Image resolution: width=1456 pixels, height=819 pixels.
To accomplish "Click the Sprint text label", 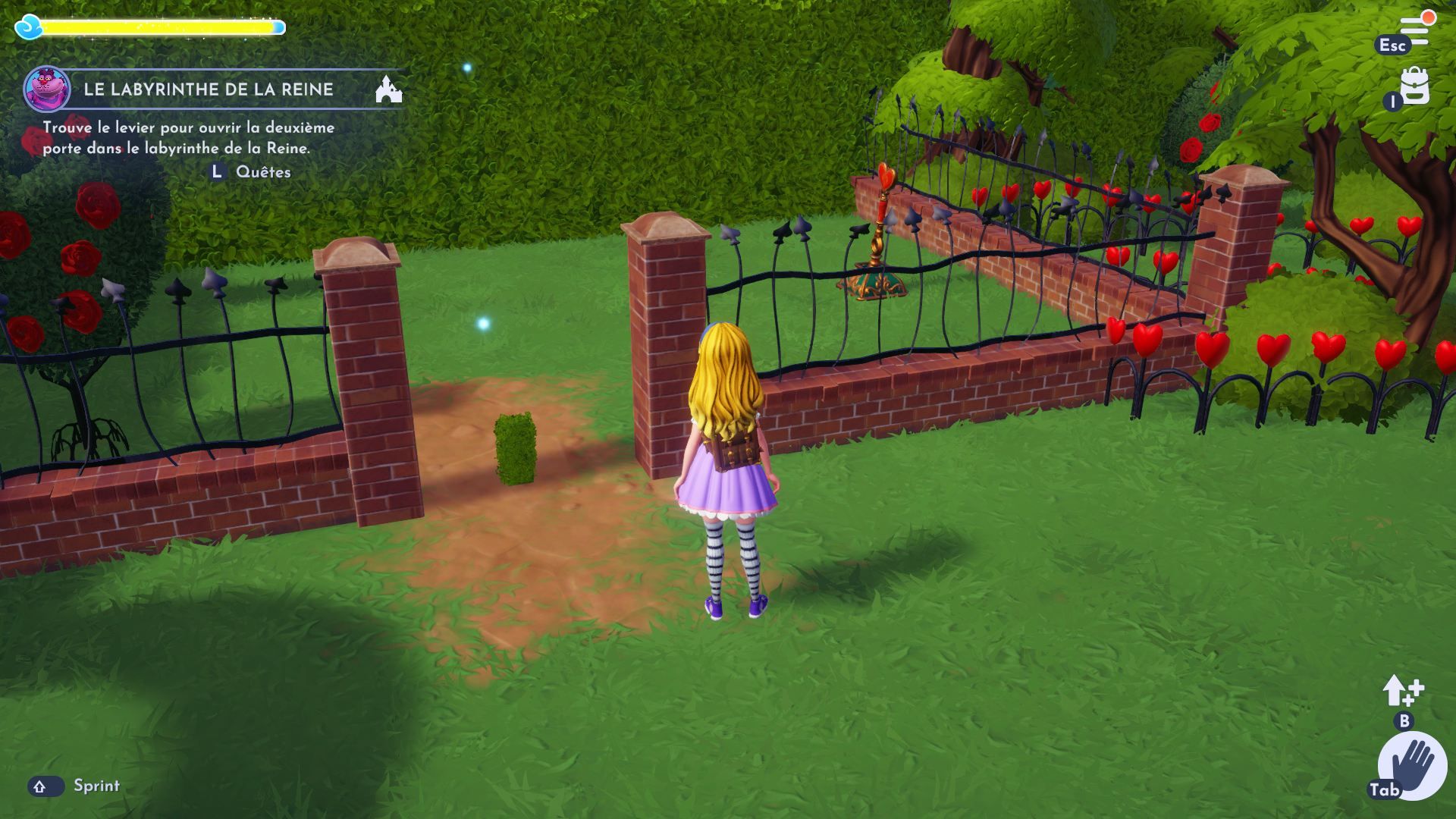I will [x=97, y=786].
